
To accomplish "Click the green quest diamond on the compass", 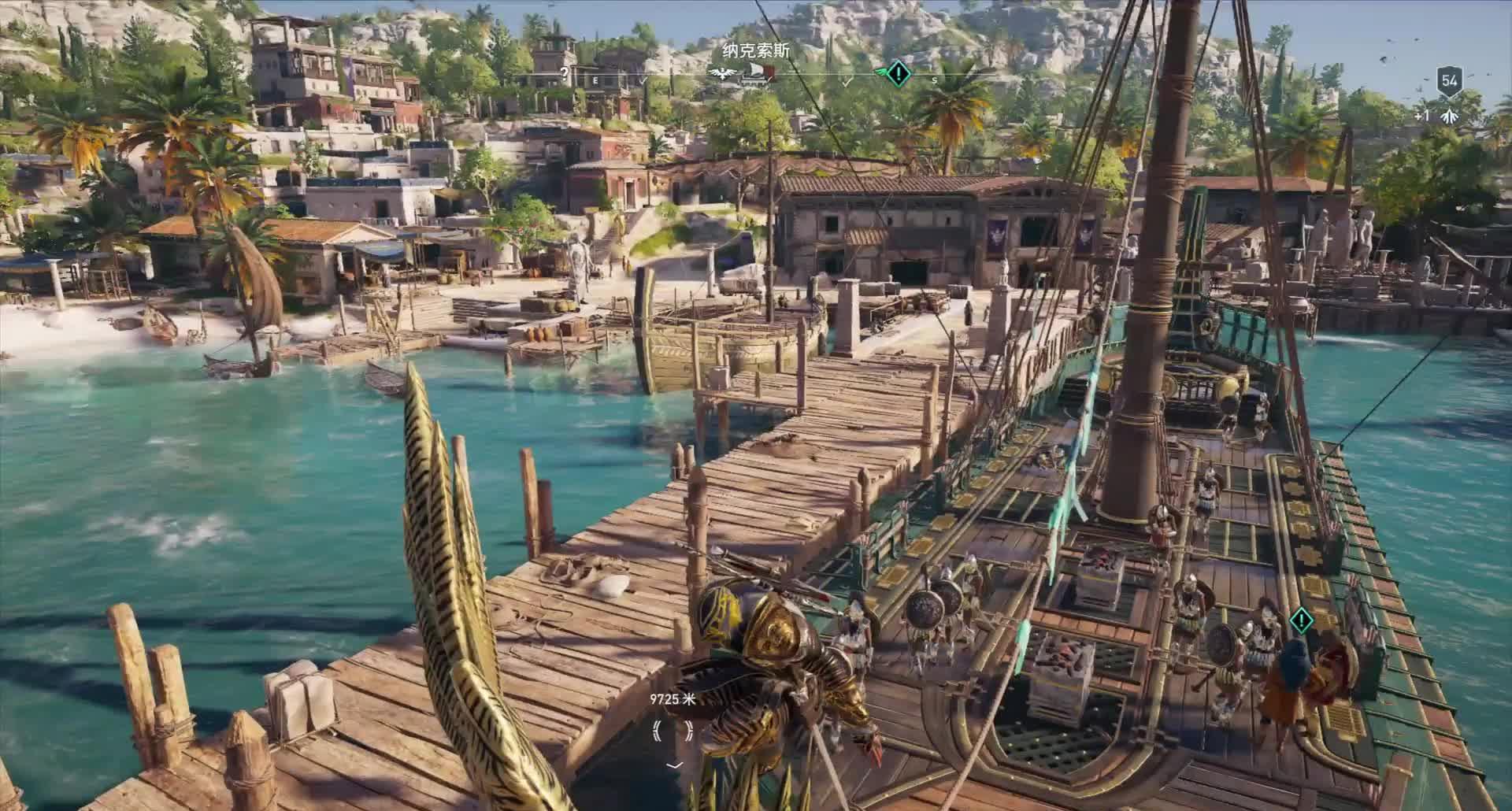I will click(898, 74).
